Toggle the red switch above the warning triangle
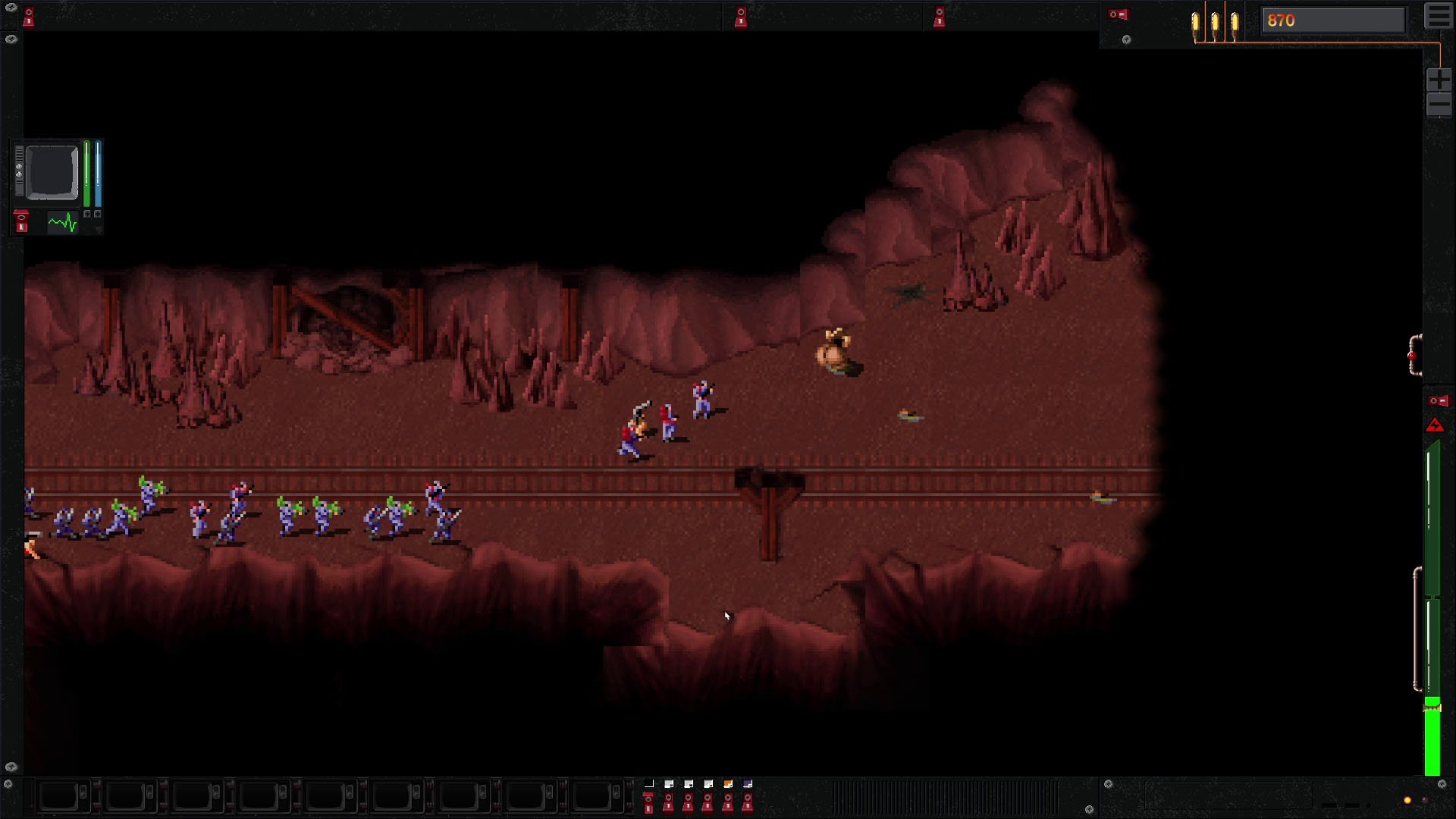 click(1438, 401)
